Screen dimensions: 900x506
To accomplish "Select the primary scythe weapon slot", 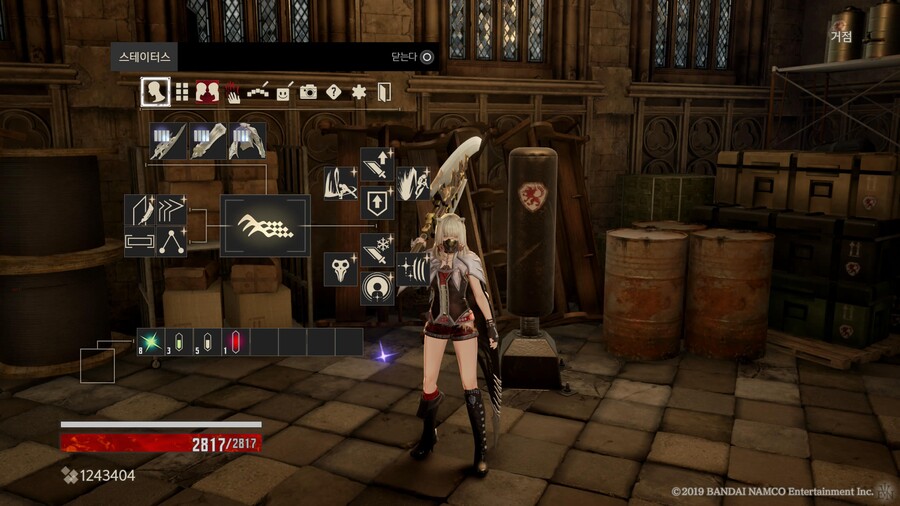I will (169, 141).
